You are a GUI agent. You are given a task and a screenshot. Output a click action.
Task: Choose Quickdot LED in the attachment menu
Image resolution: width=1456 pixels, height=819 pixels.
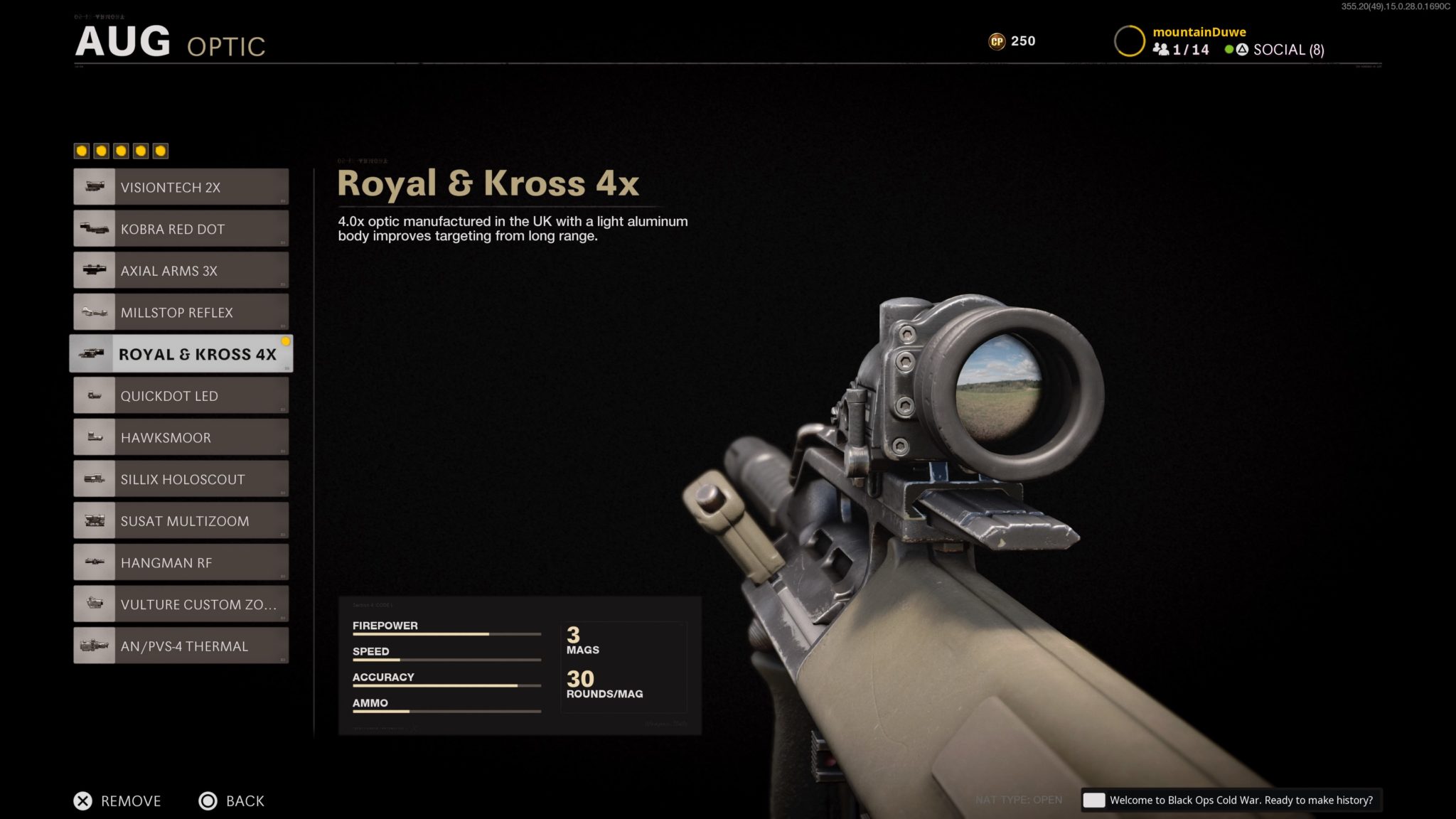tap(181, 395)
